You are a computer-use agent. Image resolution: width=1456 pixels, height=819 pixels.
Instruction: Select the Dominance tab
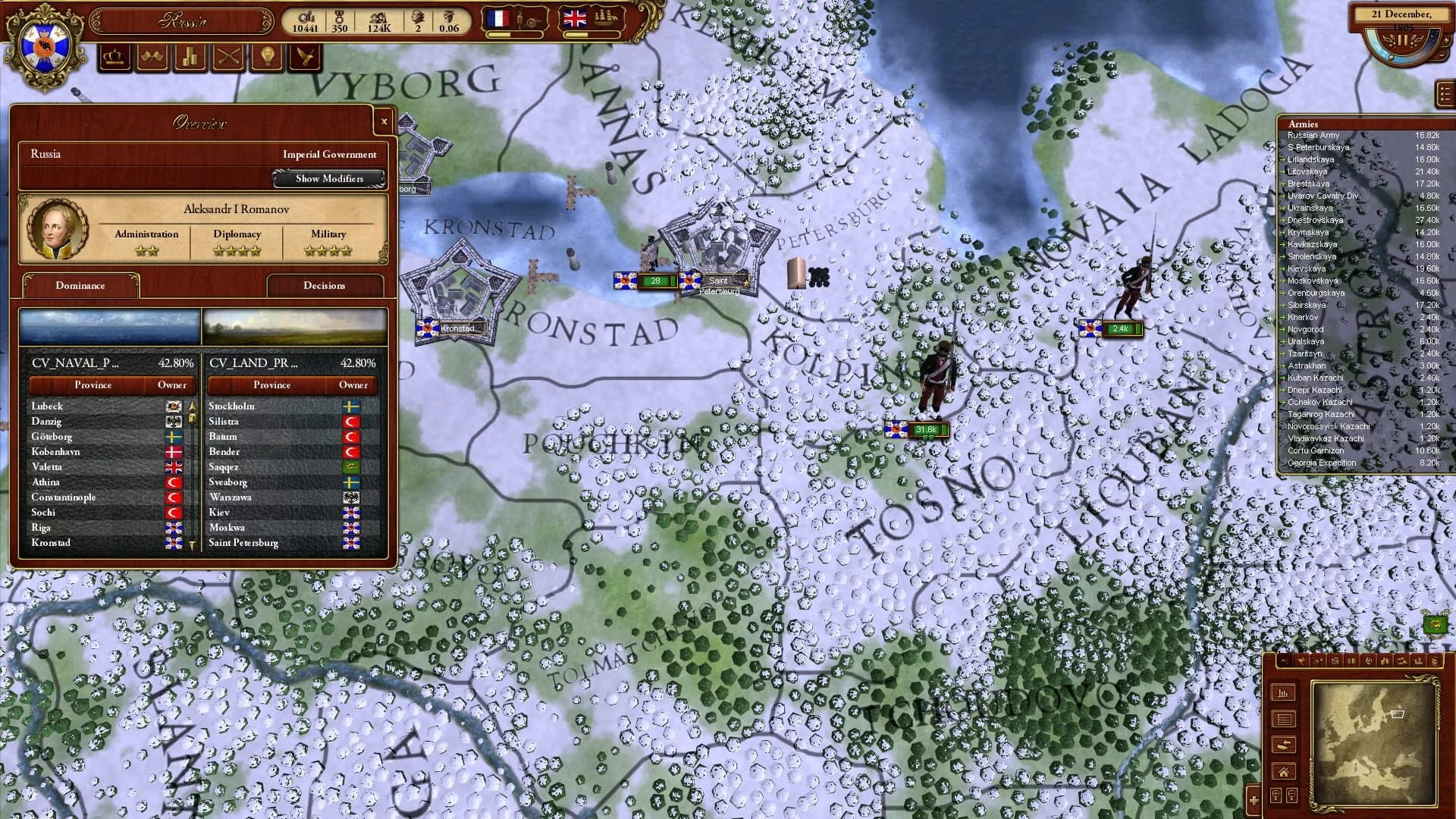[x=80, y=286]
